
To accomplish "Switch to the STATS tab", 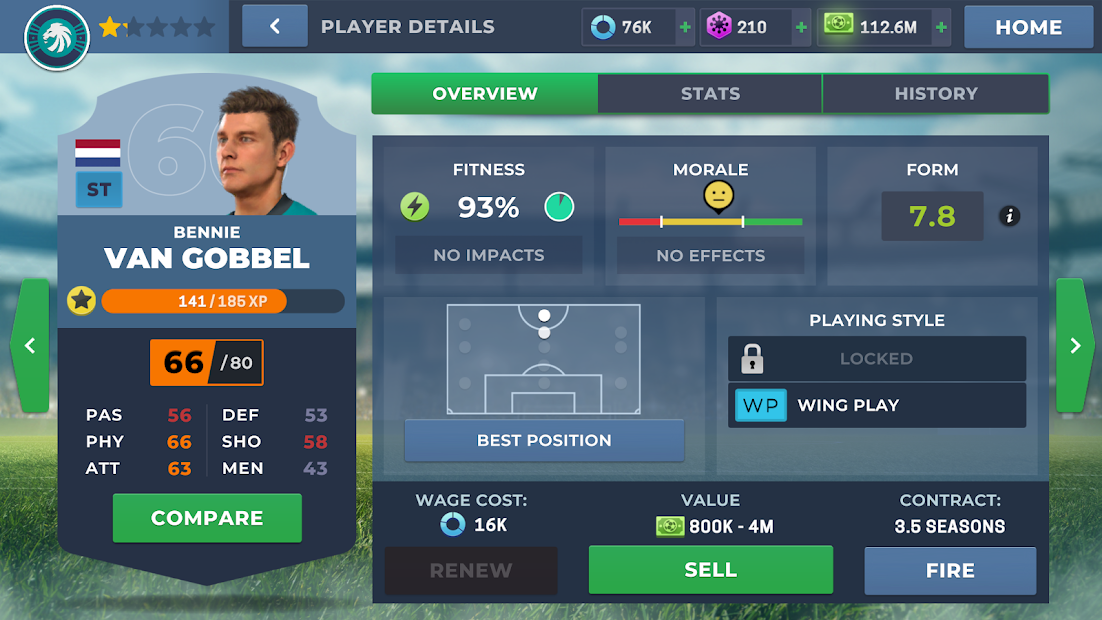I will pos(710,94).
